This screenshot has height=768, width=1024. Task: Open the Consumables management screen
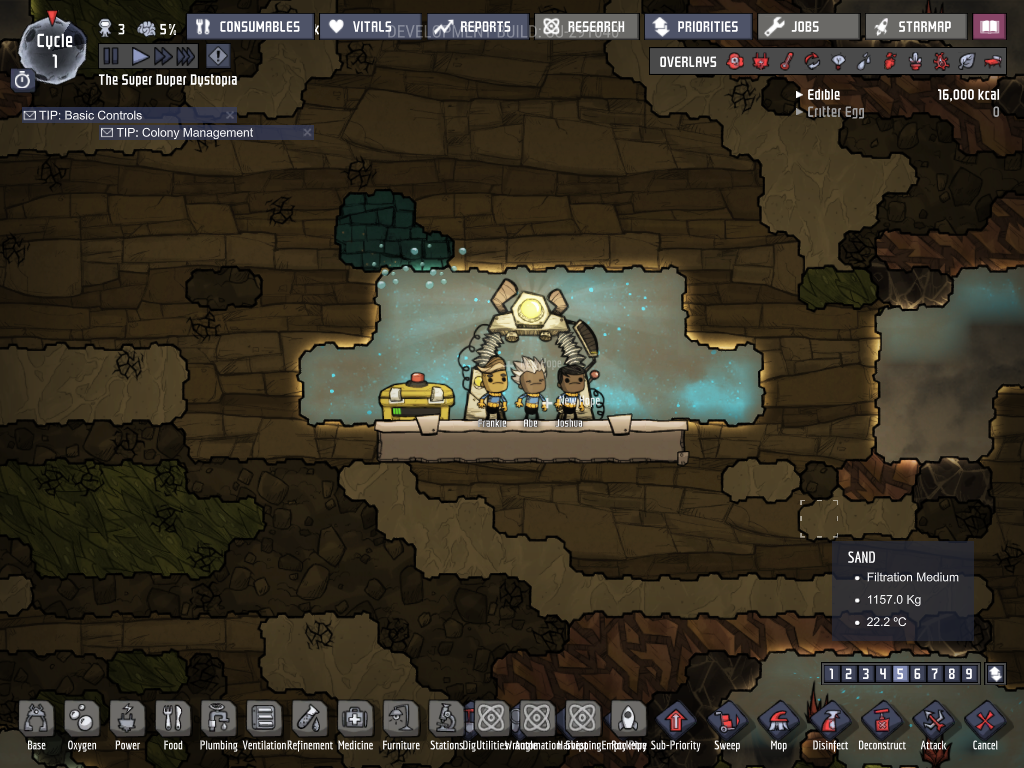(250, 27)
